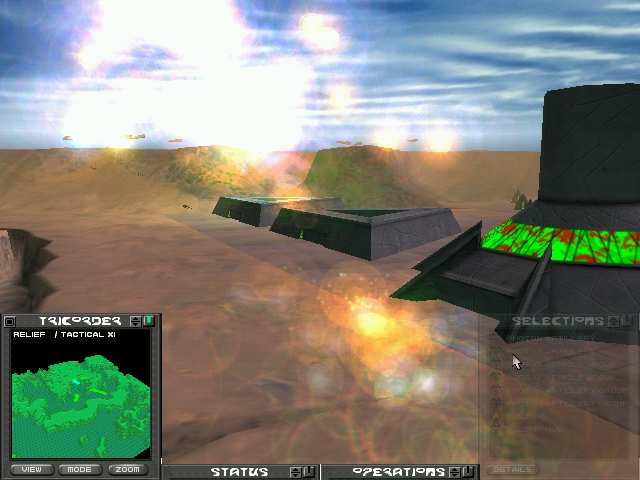Click the green pin icon on Tricorder
640x480 pixels.
pos(148,321)
